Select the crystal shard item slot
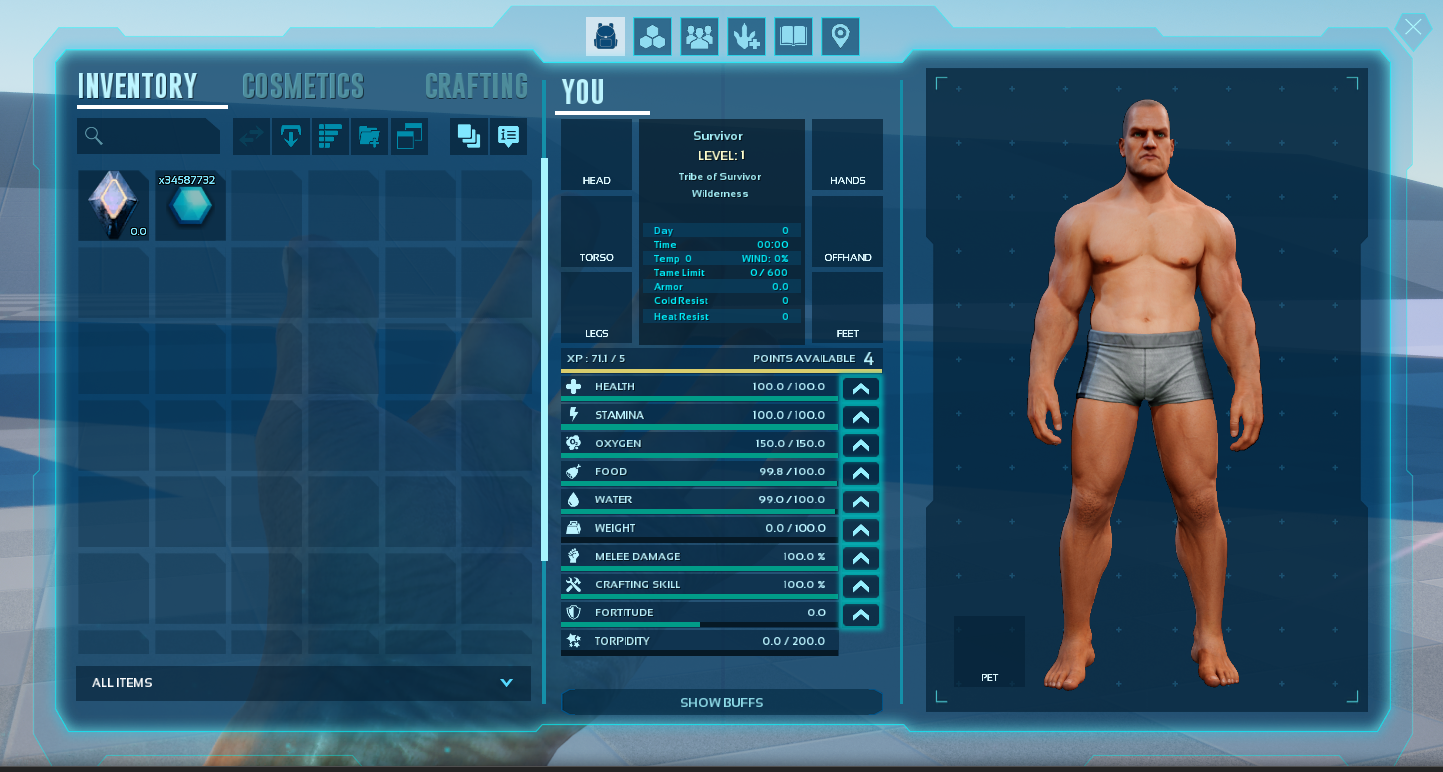 114,205
